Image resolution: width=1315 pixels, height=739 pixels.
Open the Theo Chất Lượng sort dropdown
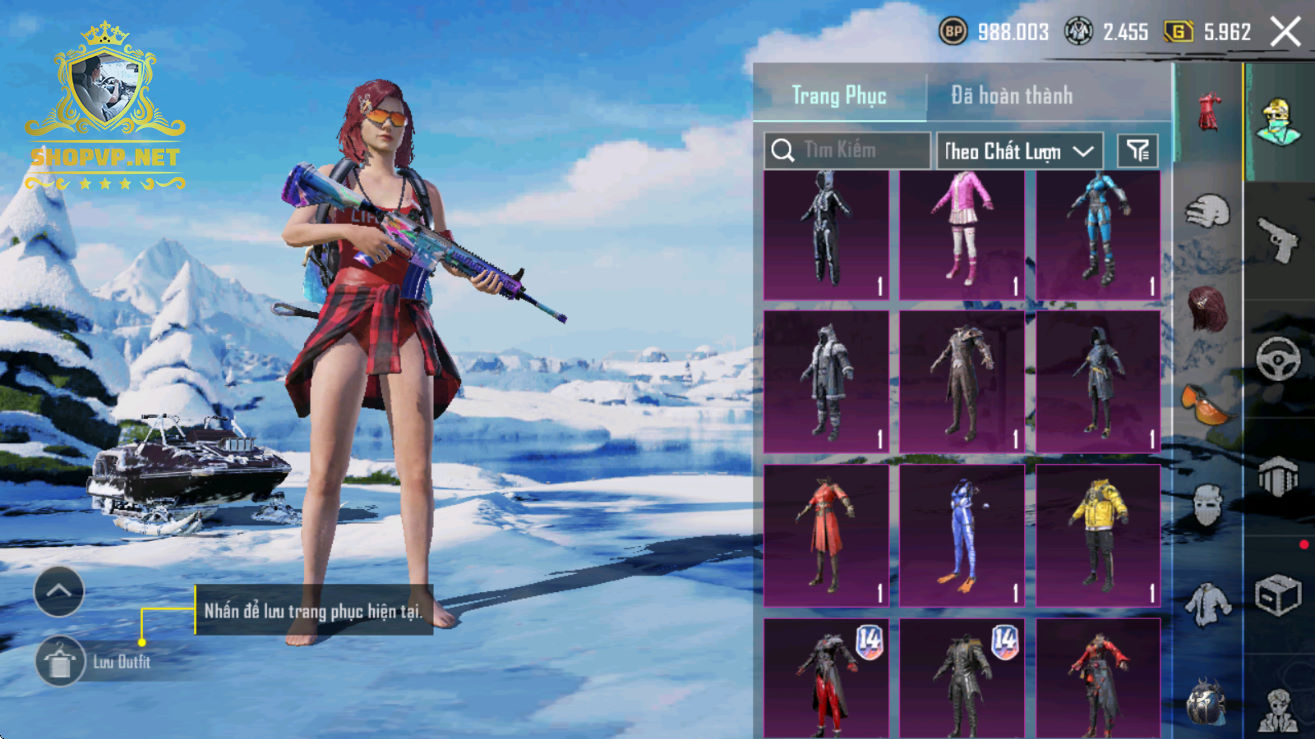1019,151
